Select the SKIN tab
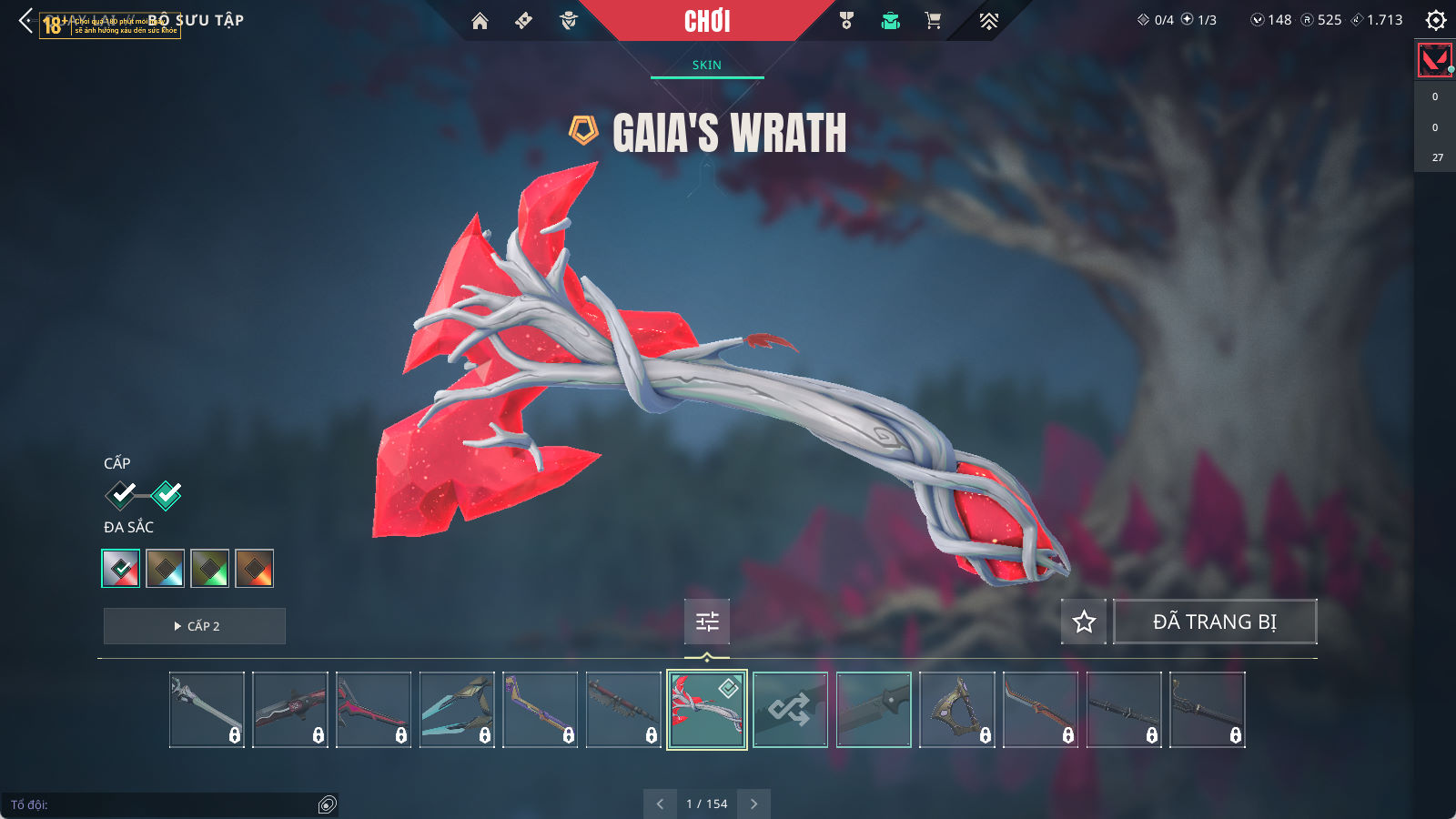1456x819 pixels. (706, 65)
